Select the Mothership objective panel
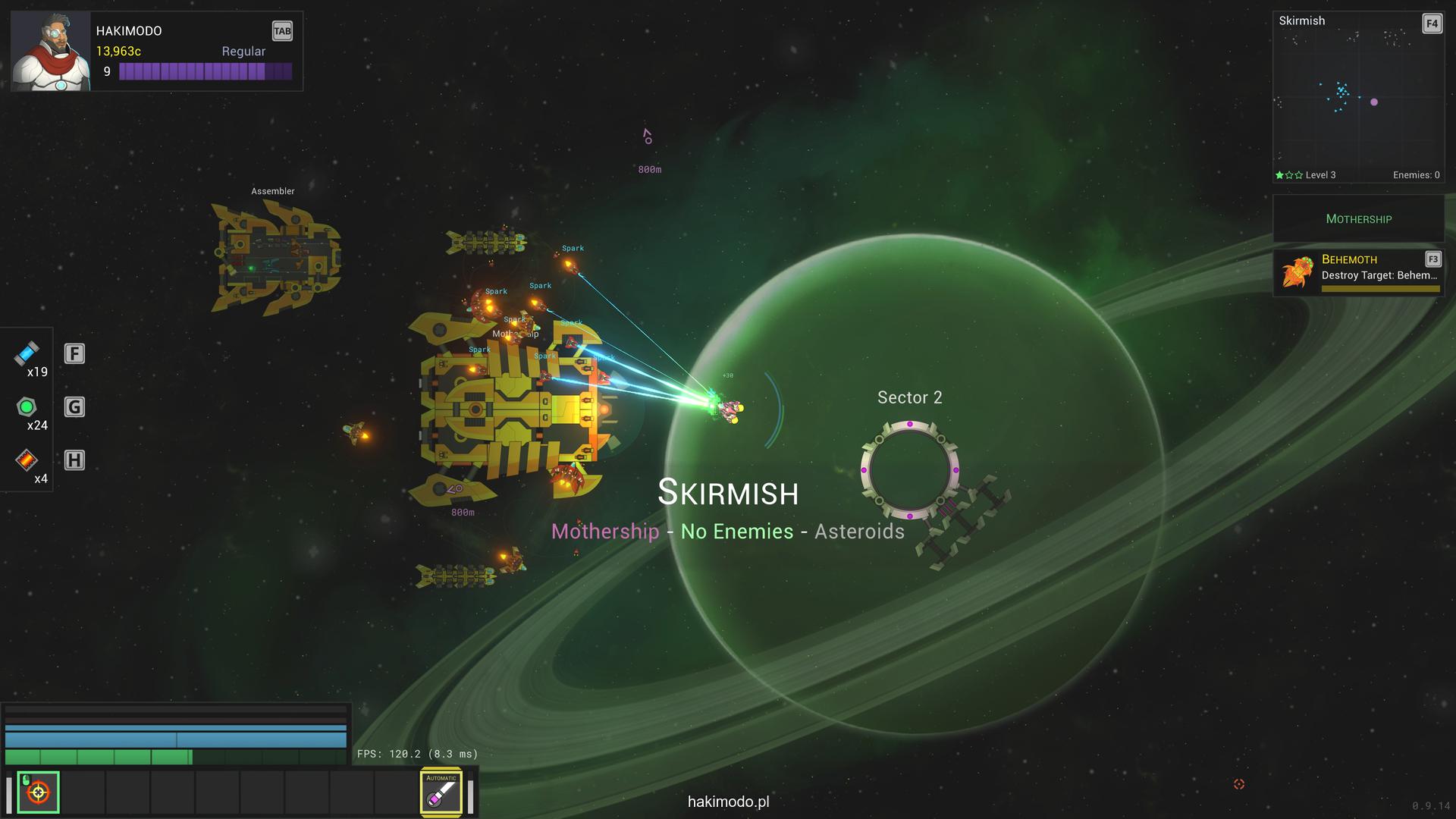Screen dimensions: 1456x819 tap(1358, 219)
